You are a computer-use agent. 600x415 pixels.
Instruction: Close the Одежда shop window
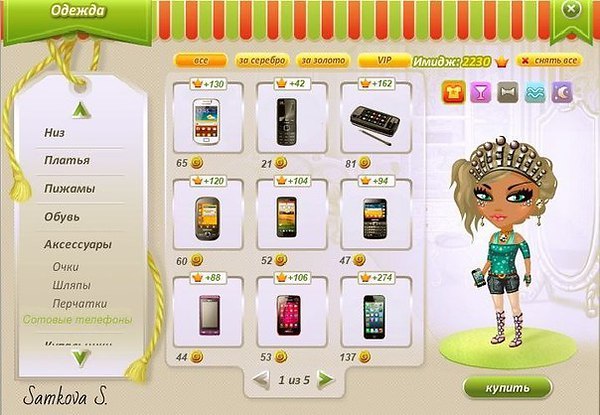pos(571,9)
